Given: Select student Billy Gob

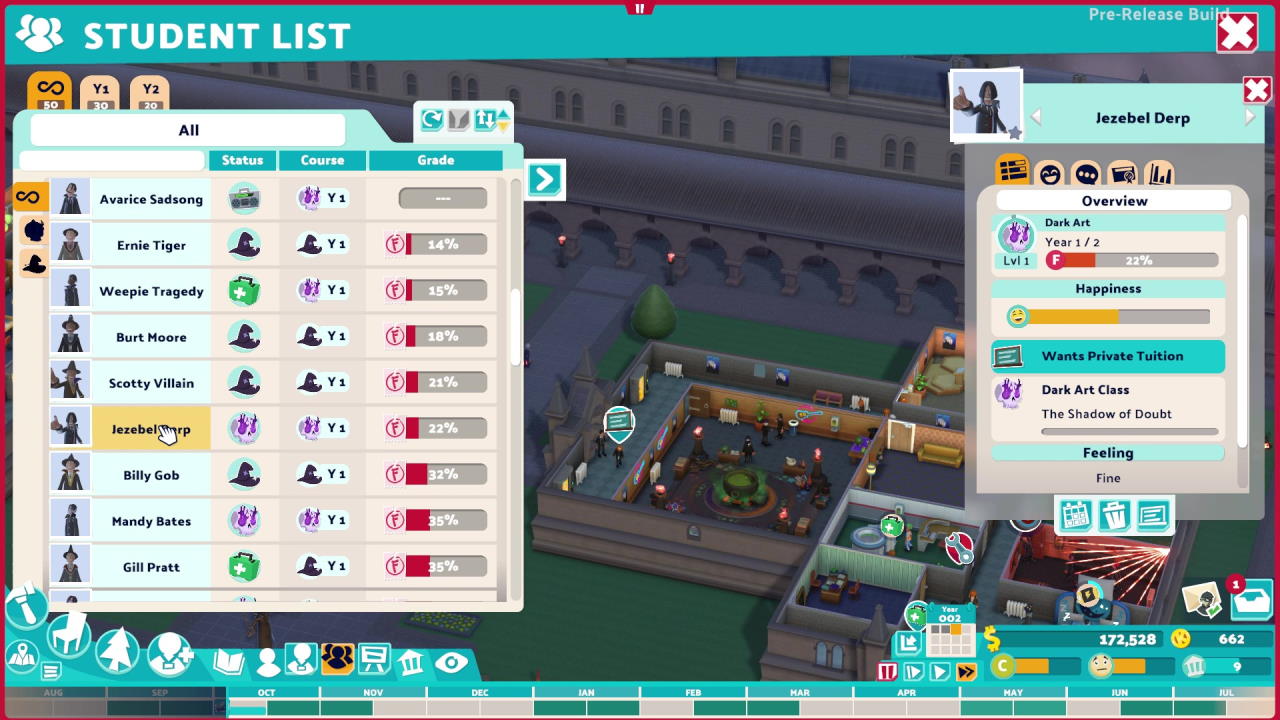Looking at the screenshot, I should pyautogui.click(x=151, y=475).
